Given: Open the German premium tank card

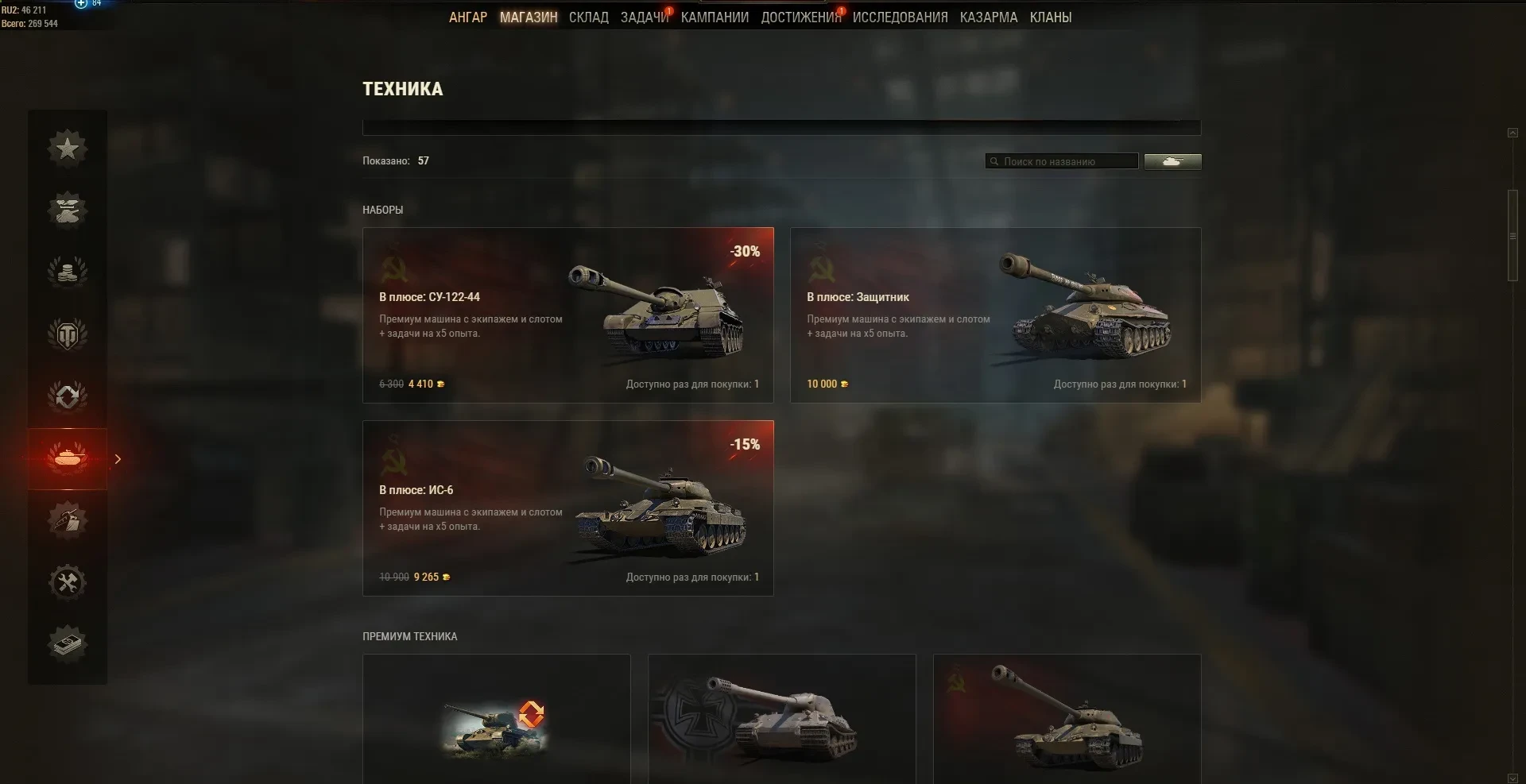Looking at the screenshot, I should tap(781, 719).
